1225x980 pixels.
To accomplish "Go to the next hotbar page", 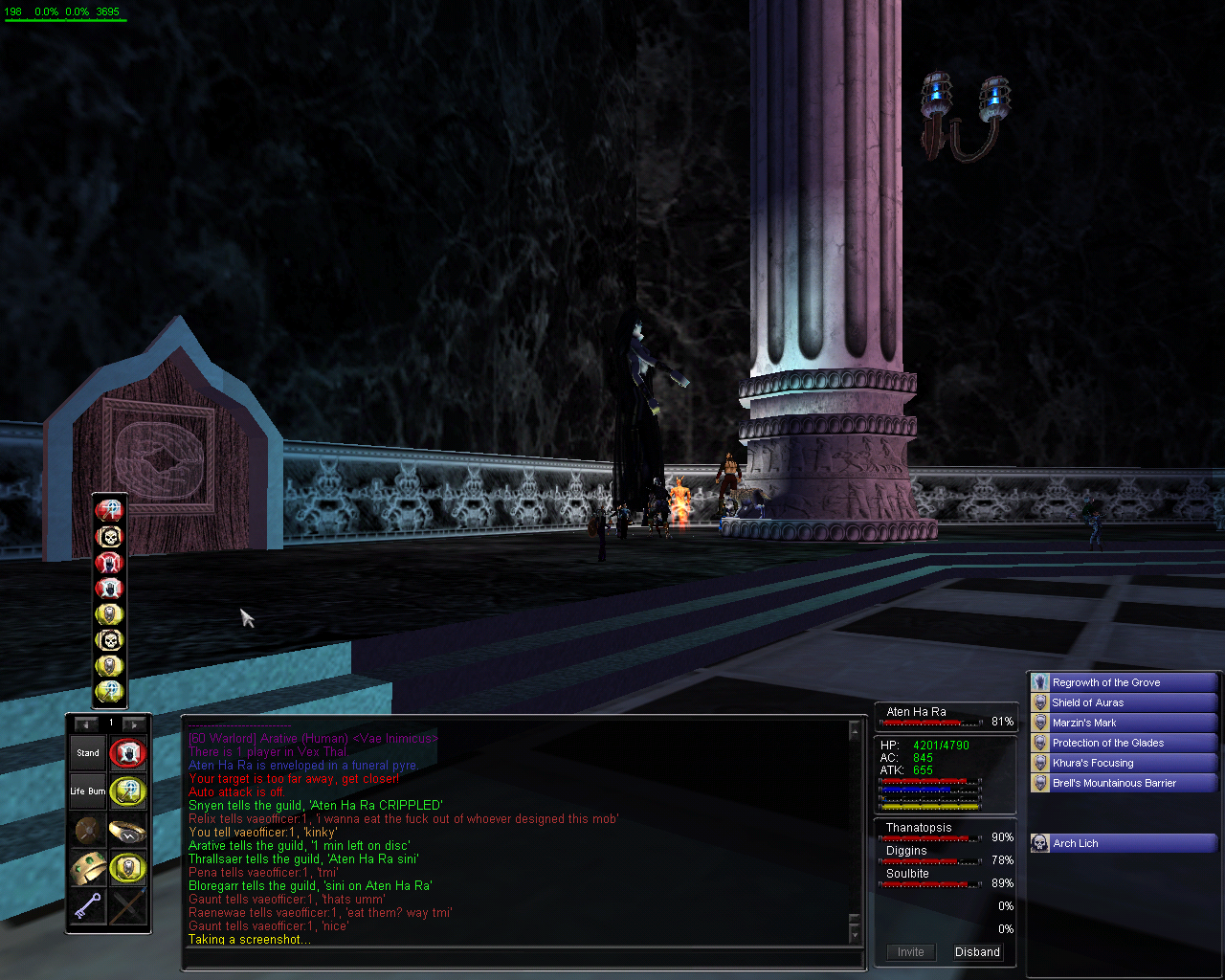I will point(133,724).
